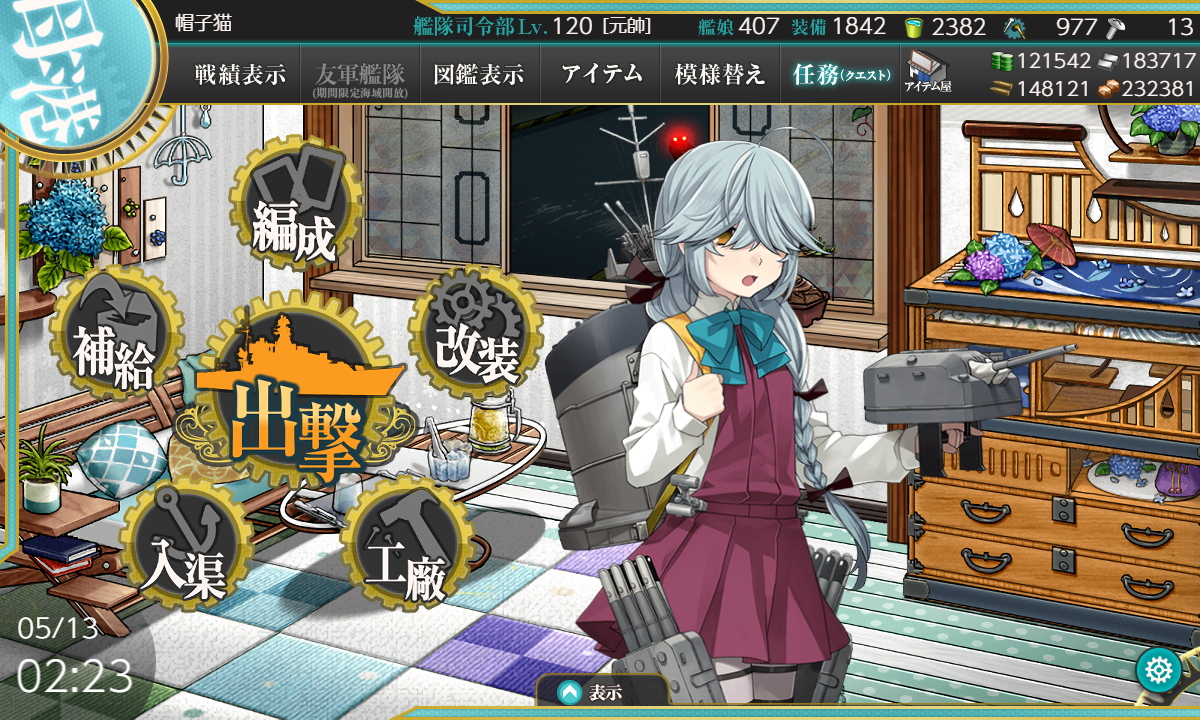This screenshot has height=720, width=1200.
Task: Visit the アイテム屋 item shop
Action: [x=928, y=72]
